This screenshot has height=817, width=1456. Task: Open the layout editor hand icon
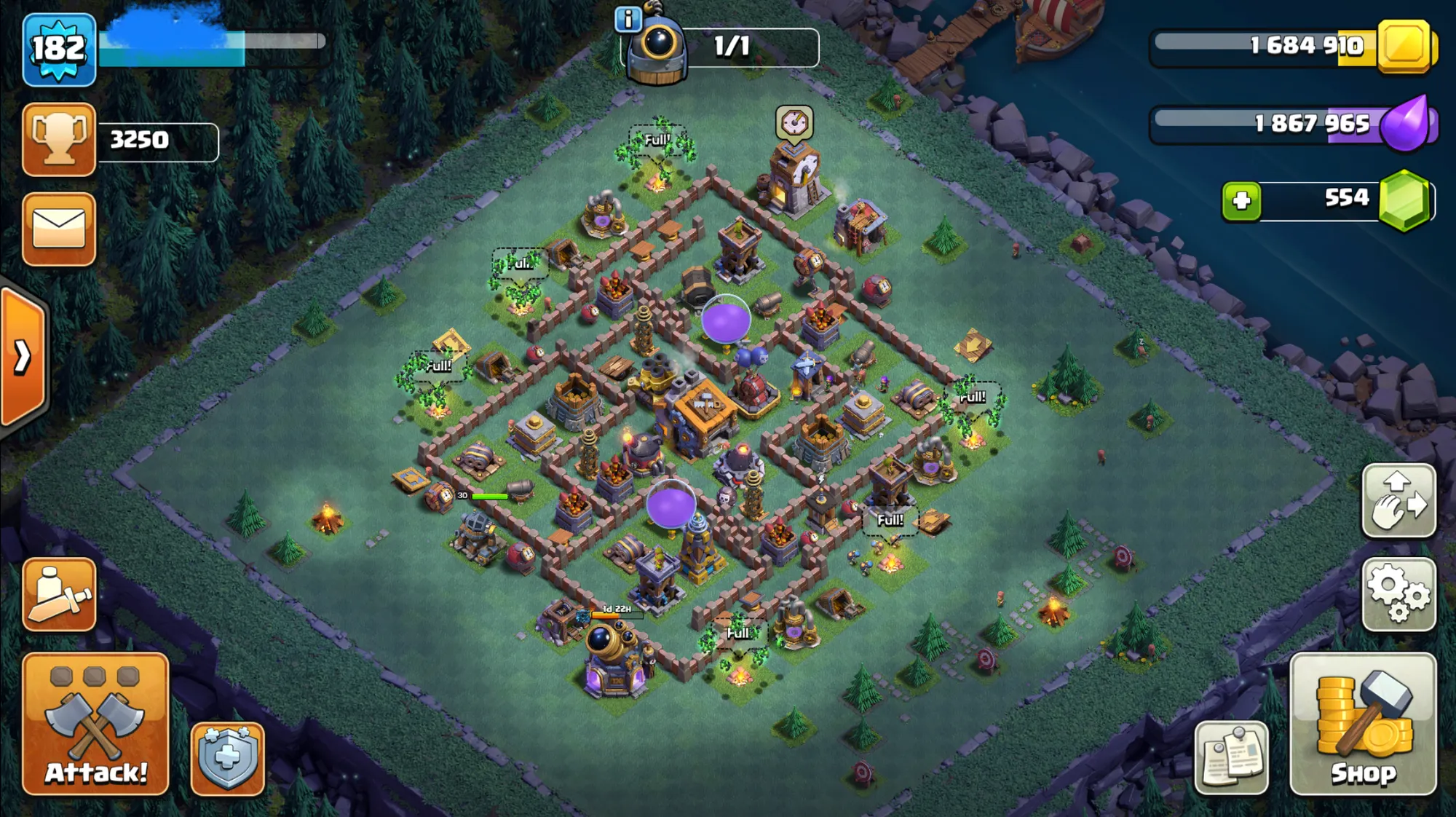1398,500
